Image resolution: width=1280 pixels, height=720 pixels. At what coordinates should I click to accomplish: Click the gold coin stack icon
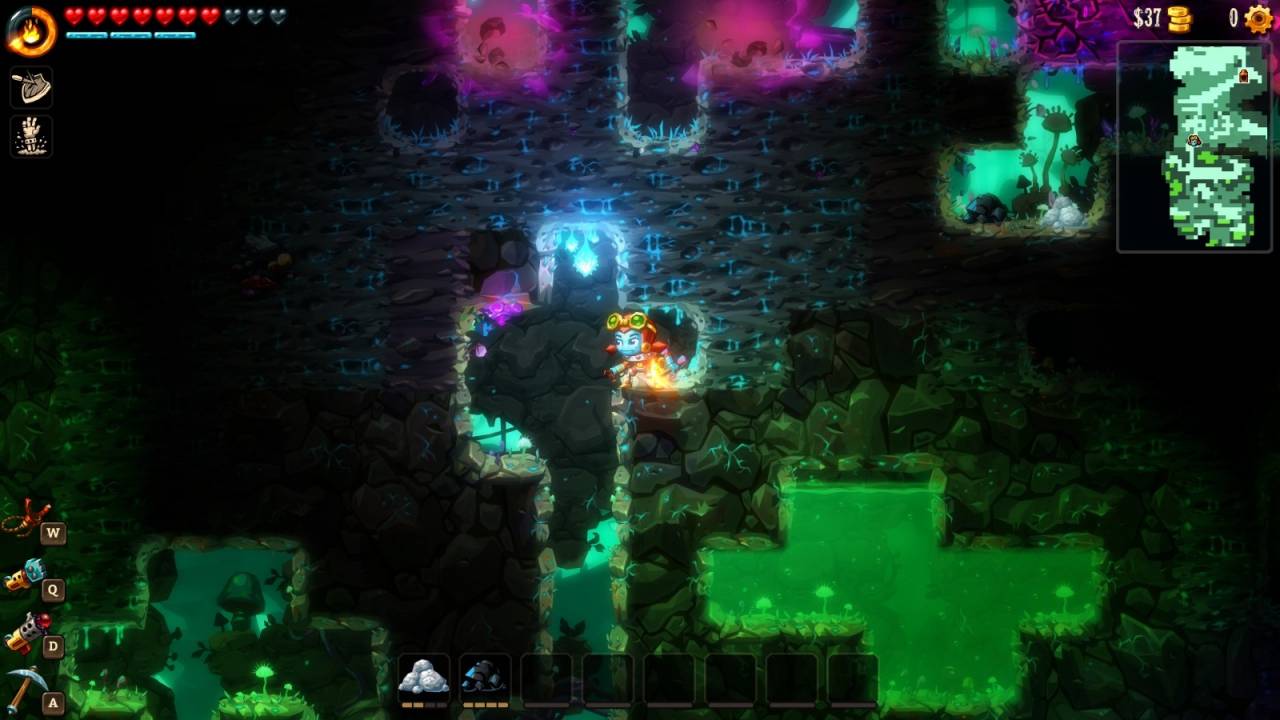tap(1180, 18)
